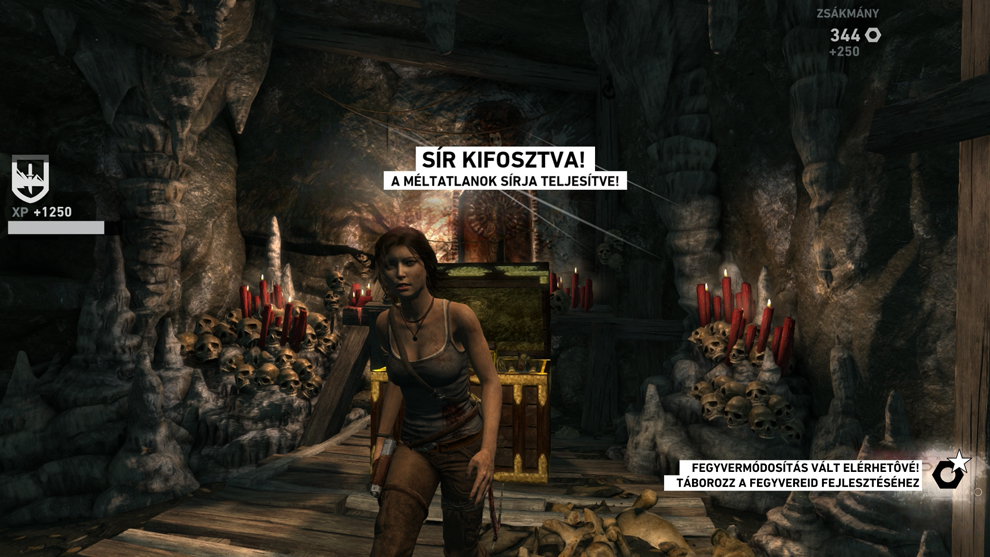The width and height of the screenshot is (990, 557).
Task: Select the salvage gear icon beside 344
Action: coord(873,35)
